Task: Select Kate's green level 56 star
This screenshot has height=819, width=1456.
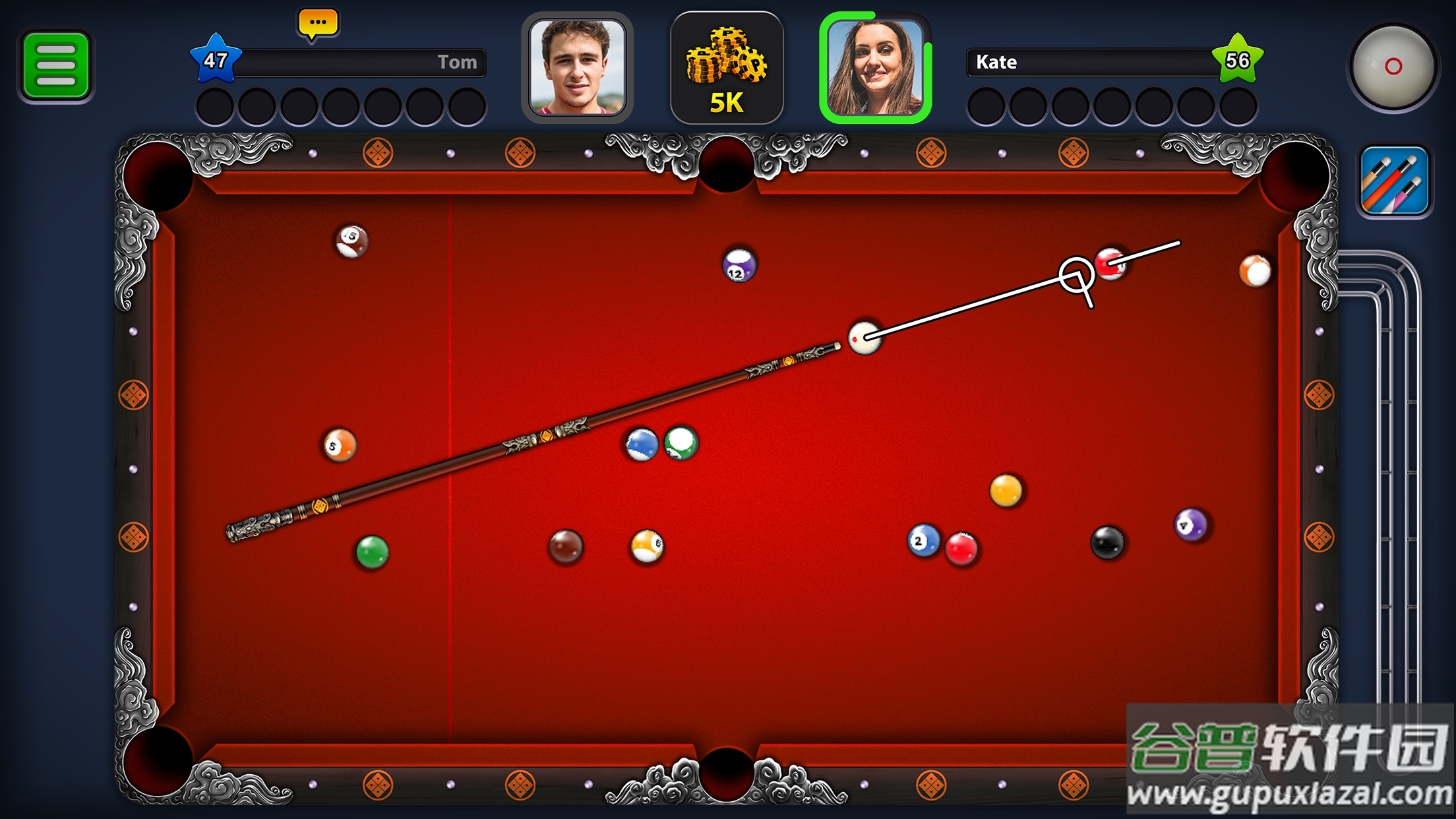Action: (1239, 59)
